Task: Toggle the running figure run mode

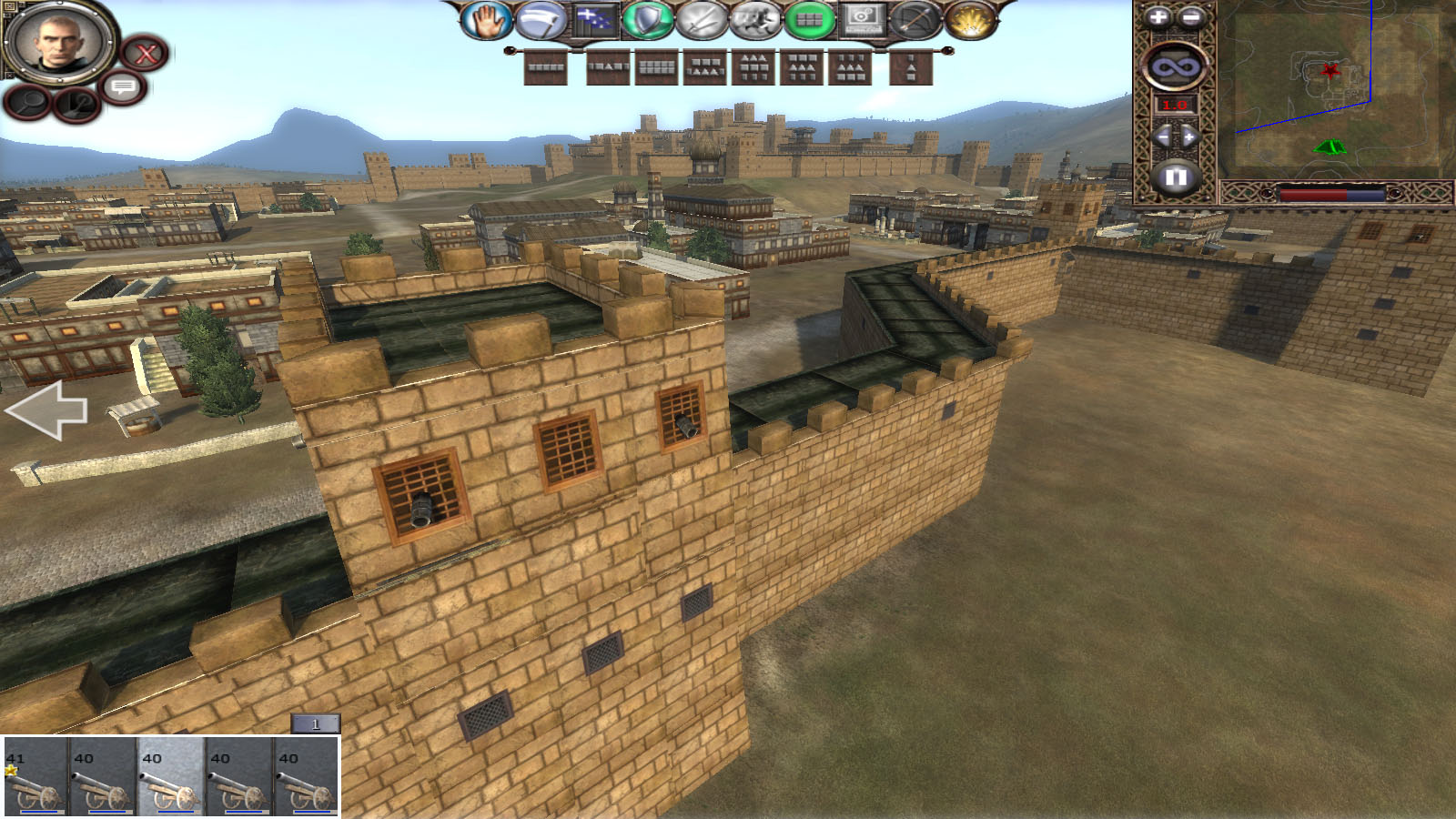Action: click(754, 21)
